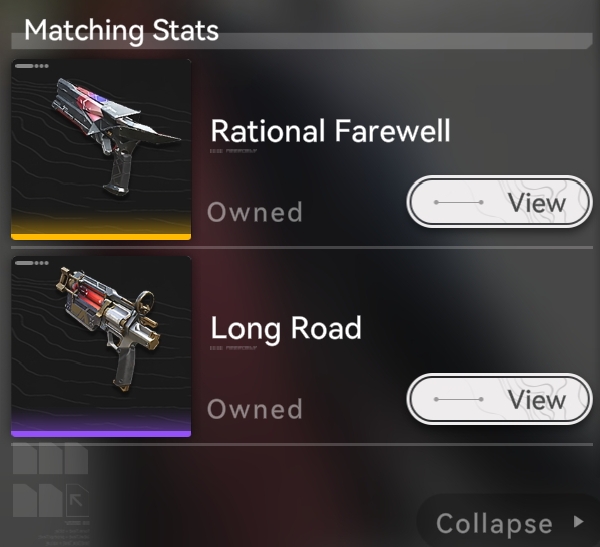View the Rational Farewell weapon

pyautogui.click(x=499, y=203)
